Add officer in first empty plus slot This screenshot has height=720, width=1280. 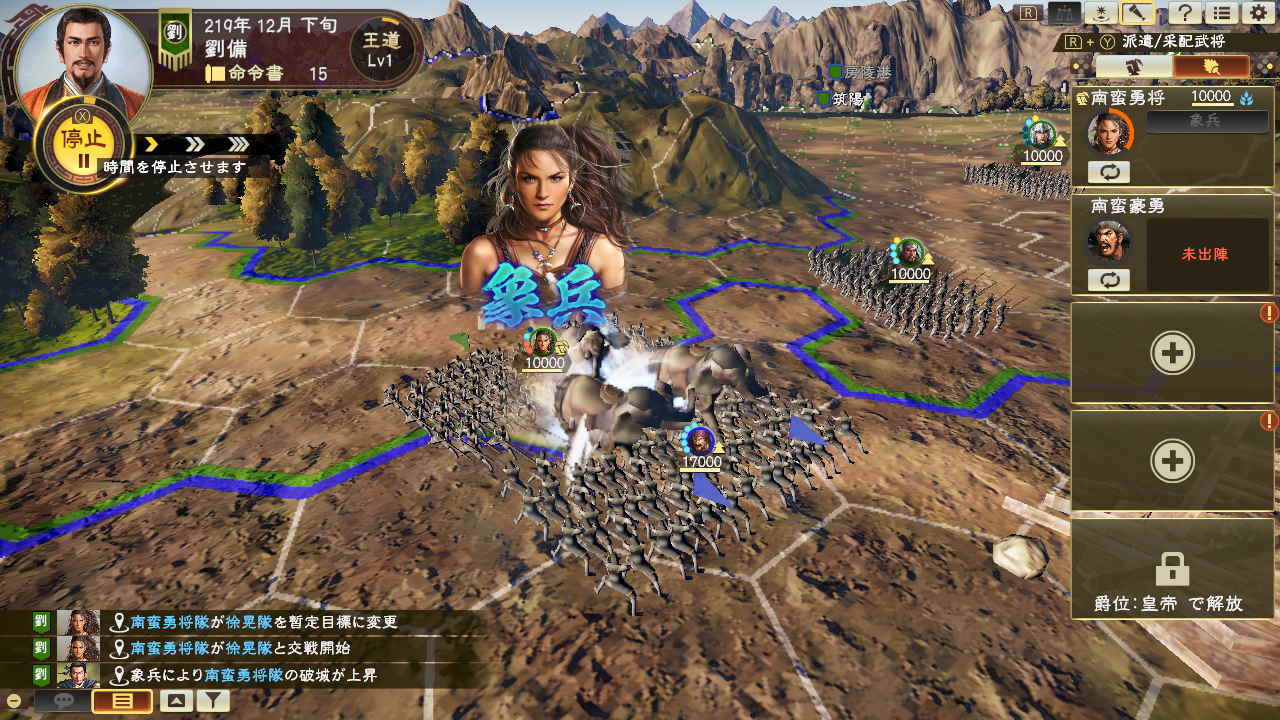[x=1171, y=353]
